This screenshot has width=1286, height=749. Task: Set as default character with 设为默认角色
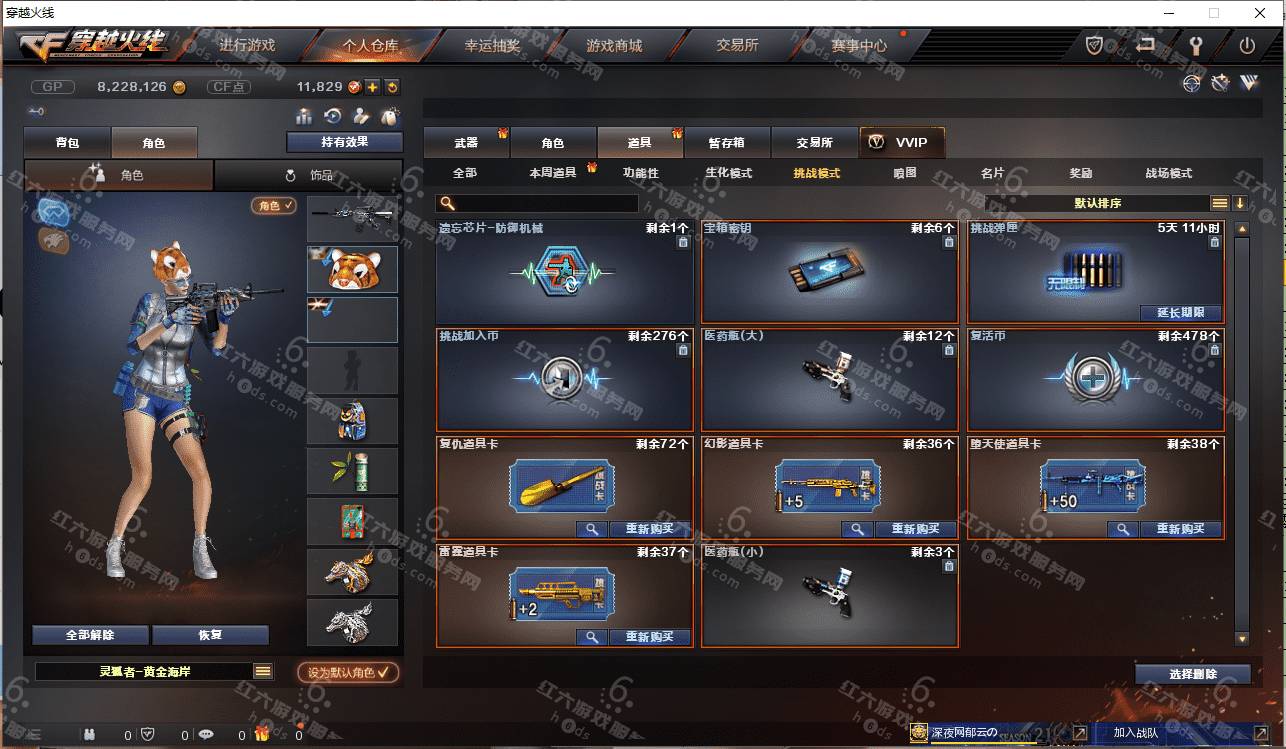pyautogui.click(x=348, y=673)
